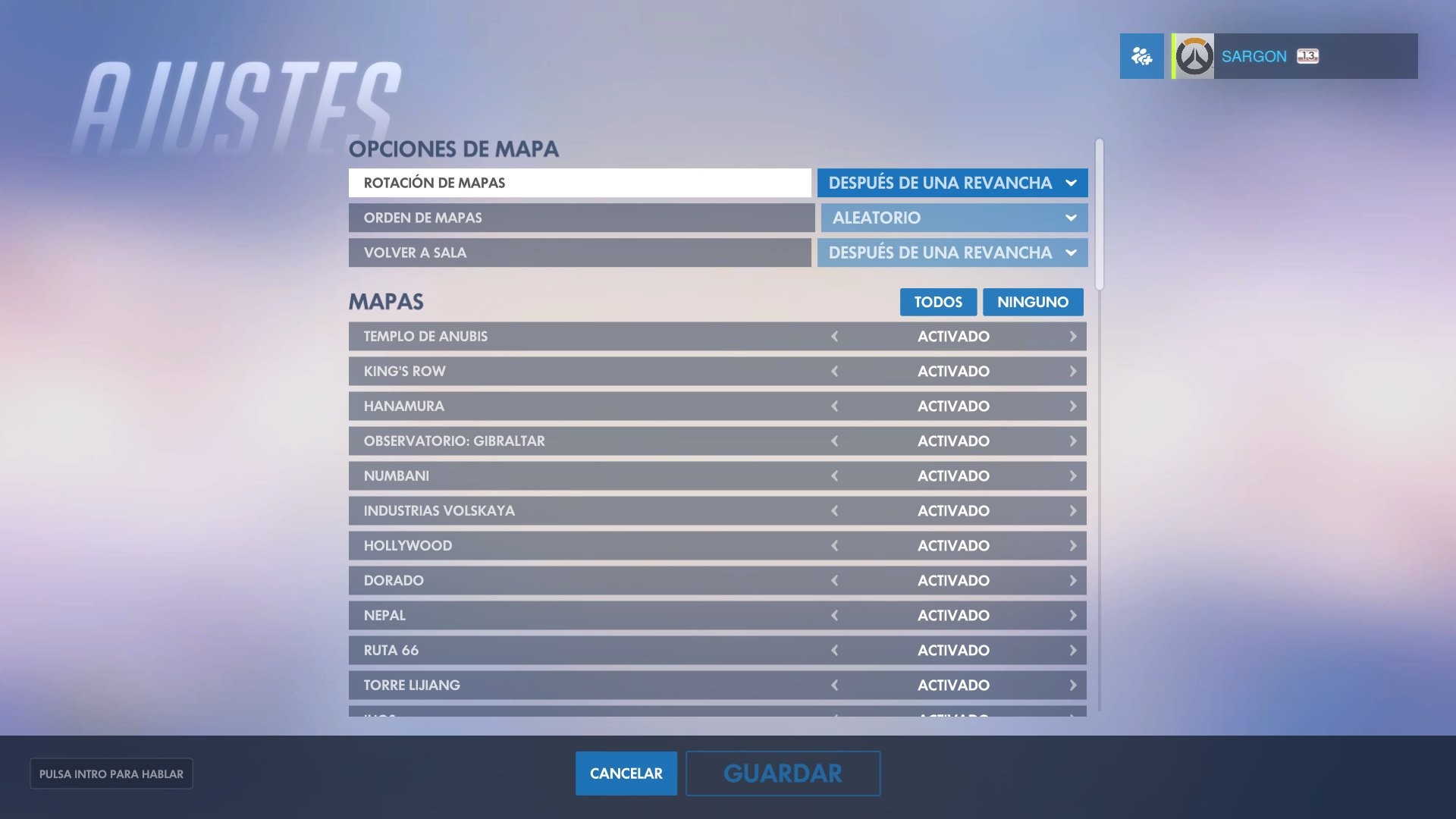Click NINGUNO to deselect all maps

(1033, 302)
